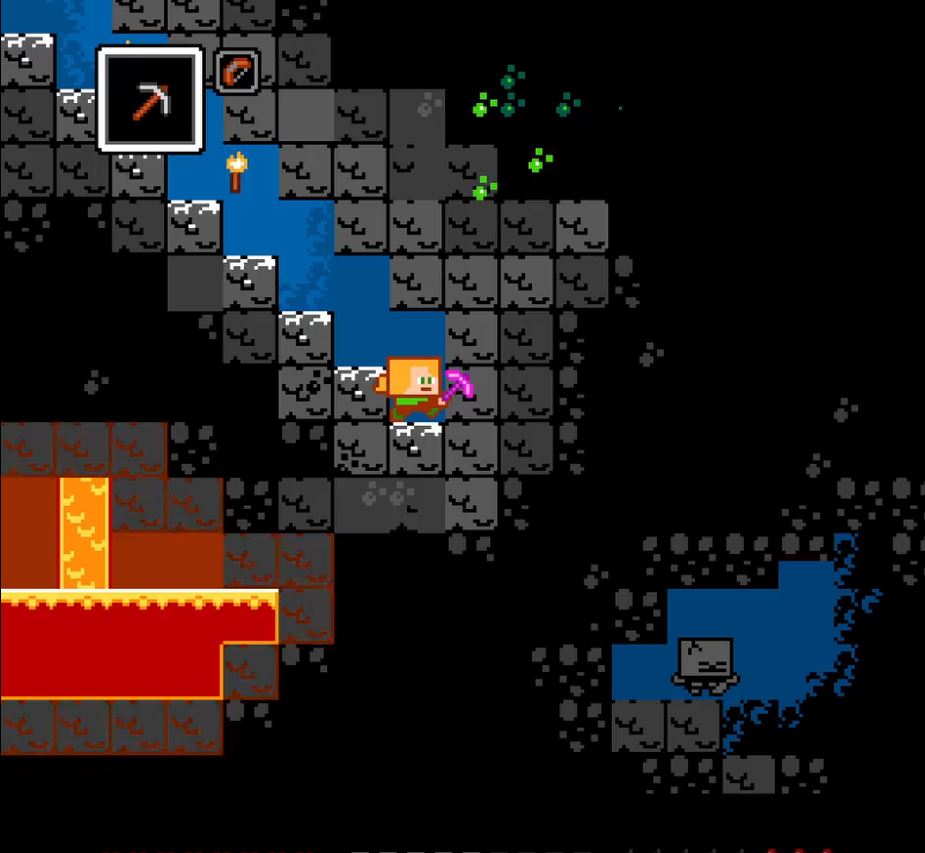
Task: Switch to the small bow slot
Action: [237, 71]
